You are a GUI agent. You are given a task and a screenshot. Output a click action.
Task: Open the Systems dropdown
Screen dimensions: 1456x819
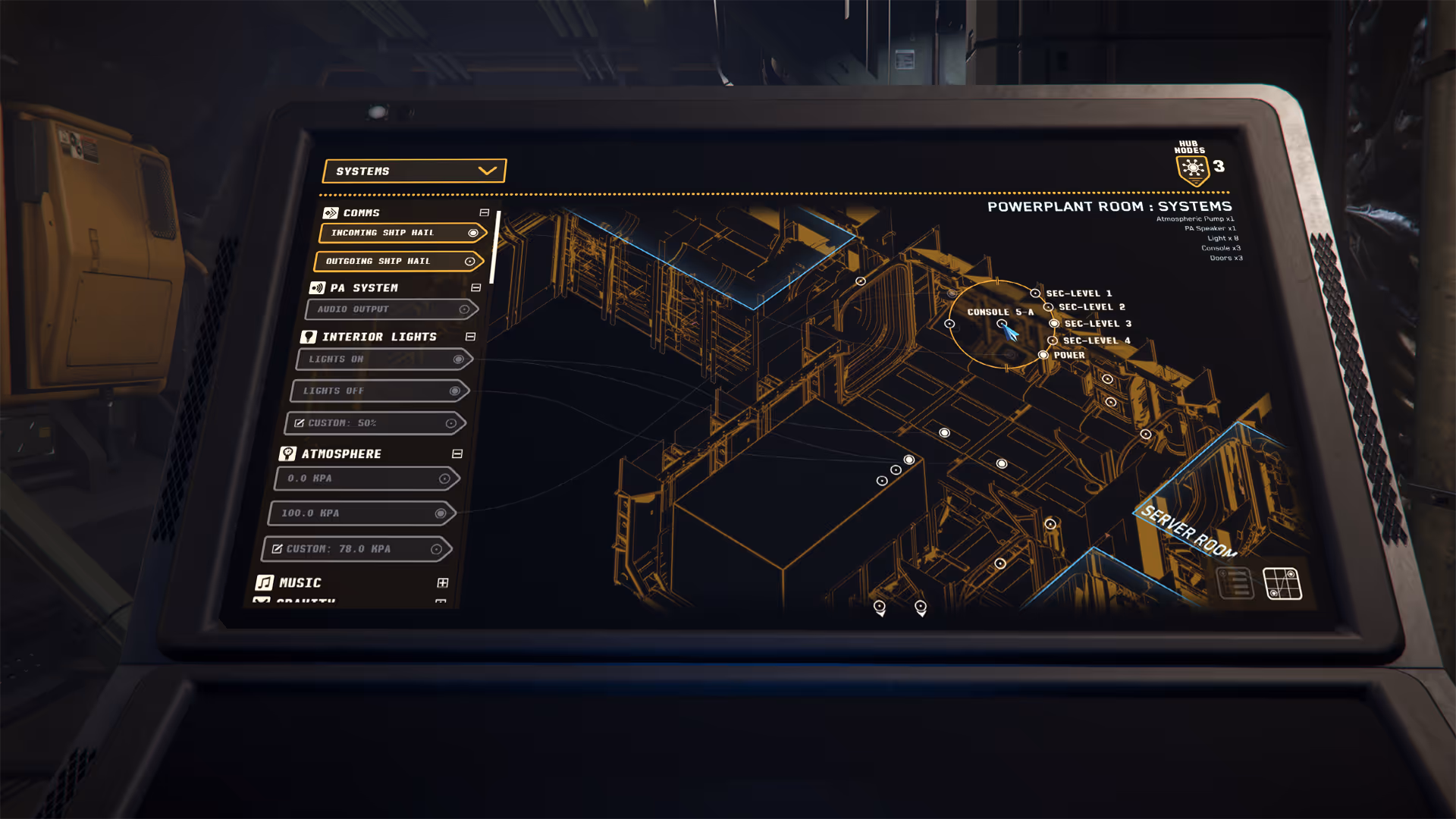tap(414, 171)
